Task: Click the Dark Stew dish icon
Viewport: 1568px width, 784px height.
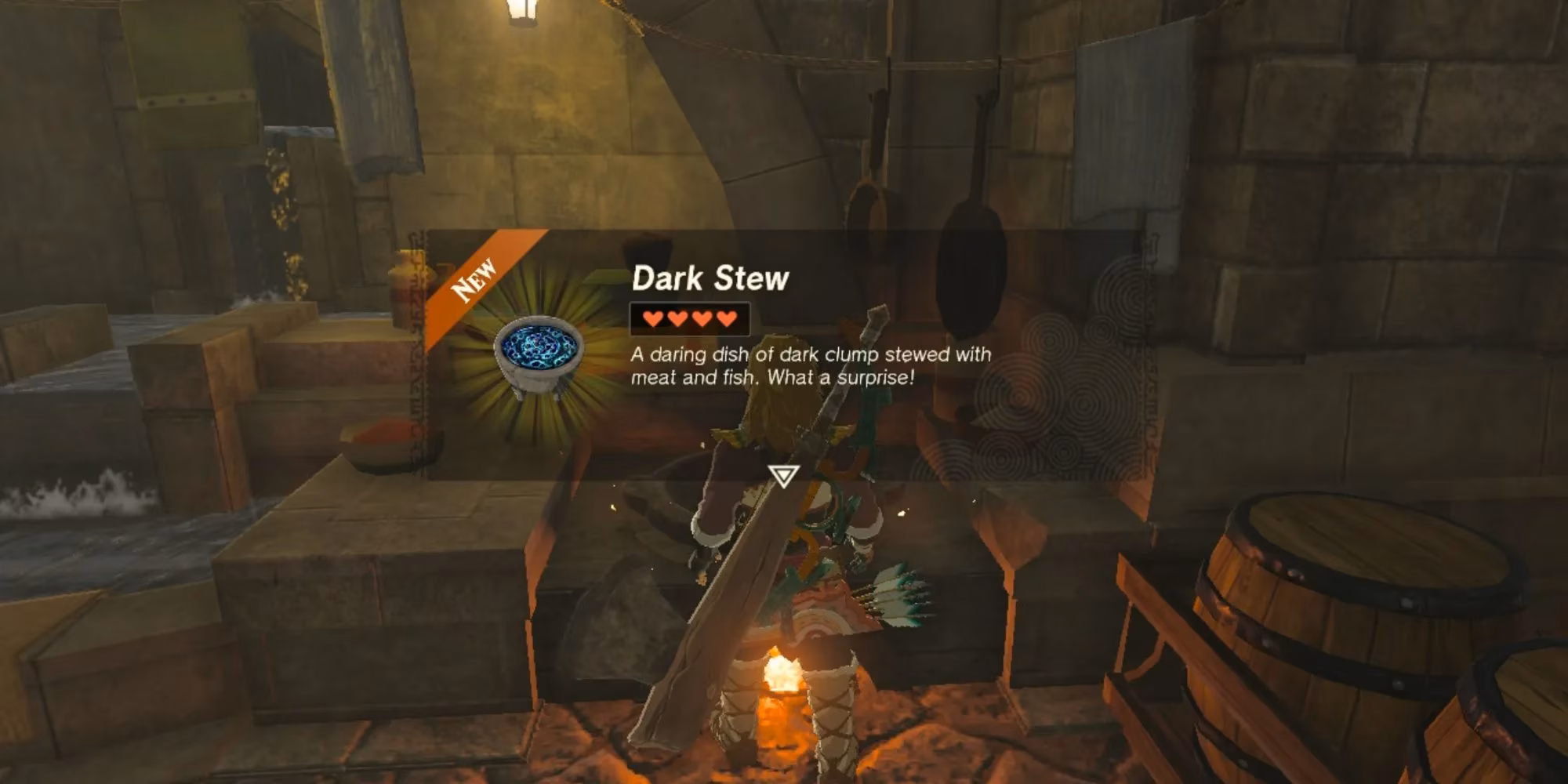Action: coord(539,352)
